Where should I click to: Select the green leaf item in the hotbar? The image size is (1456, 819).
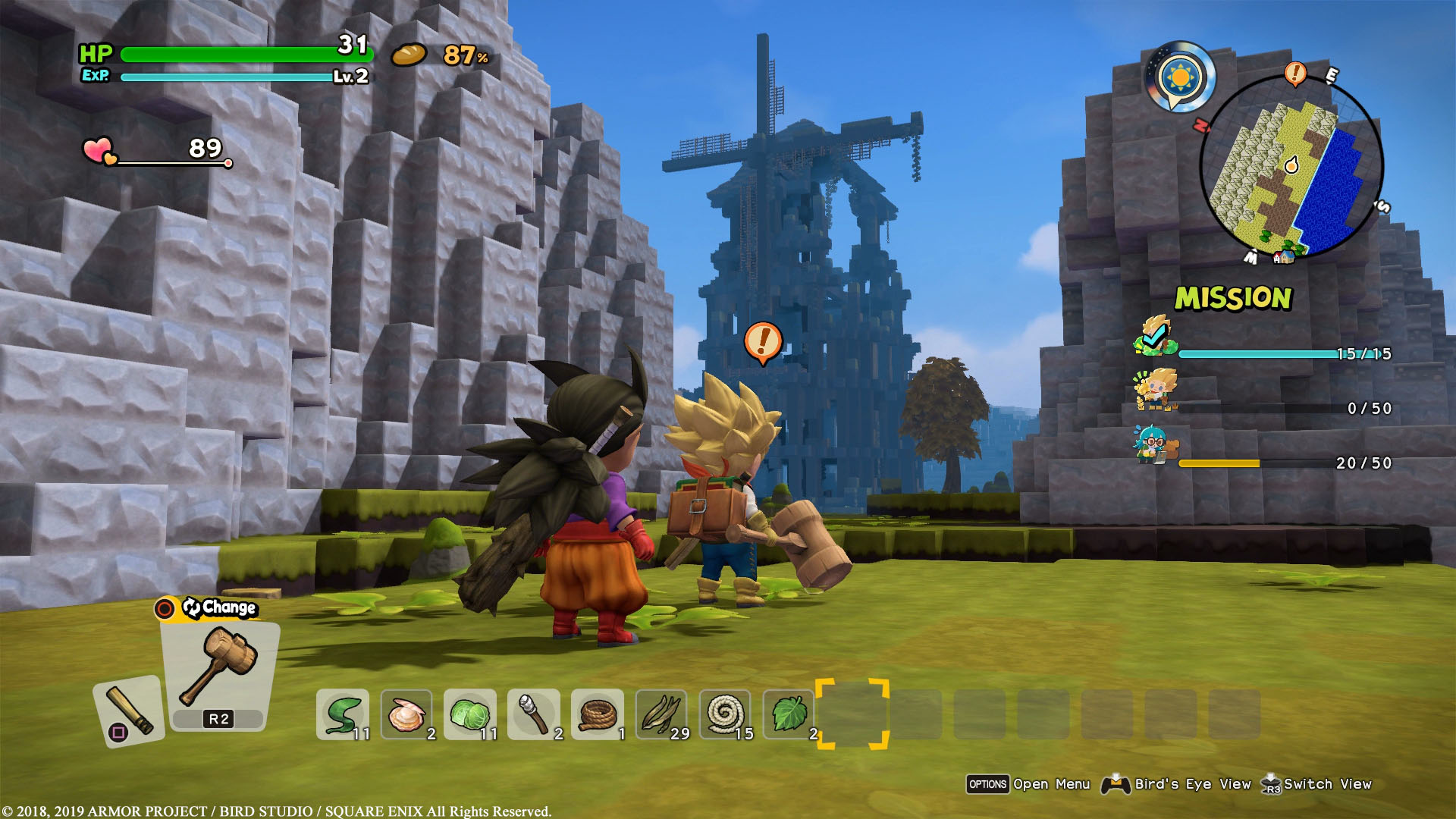click(x=789, y=714)
